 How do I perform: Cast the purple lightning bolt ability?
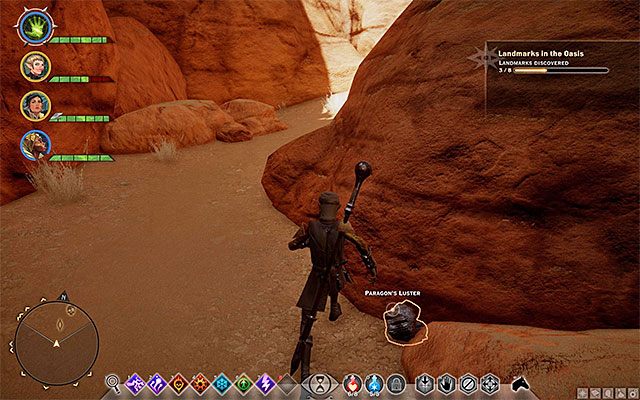tap(265, 382)
